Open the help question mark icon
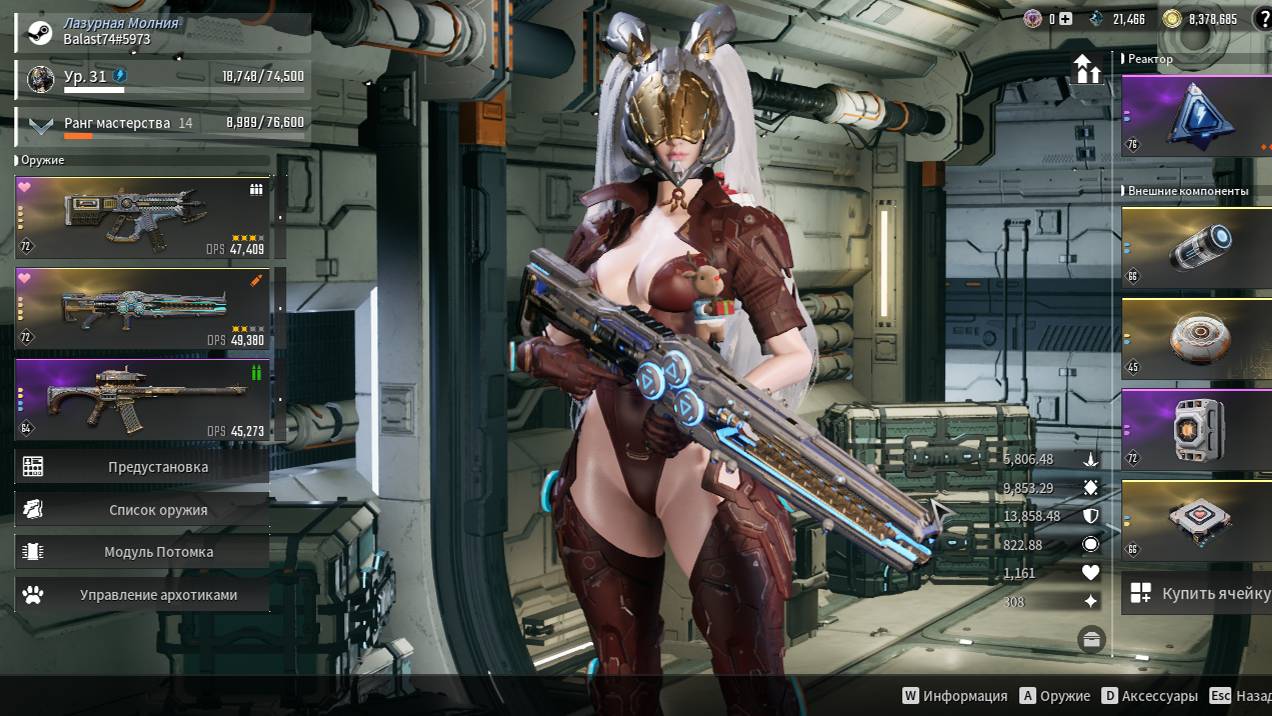 pos(1261,18)
